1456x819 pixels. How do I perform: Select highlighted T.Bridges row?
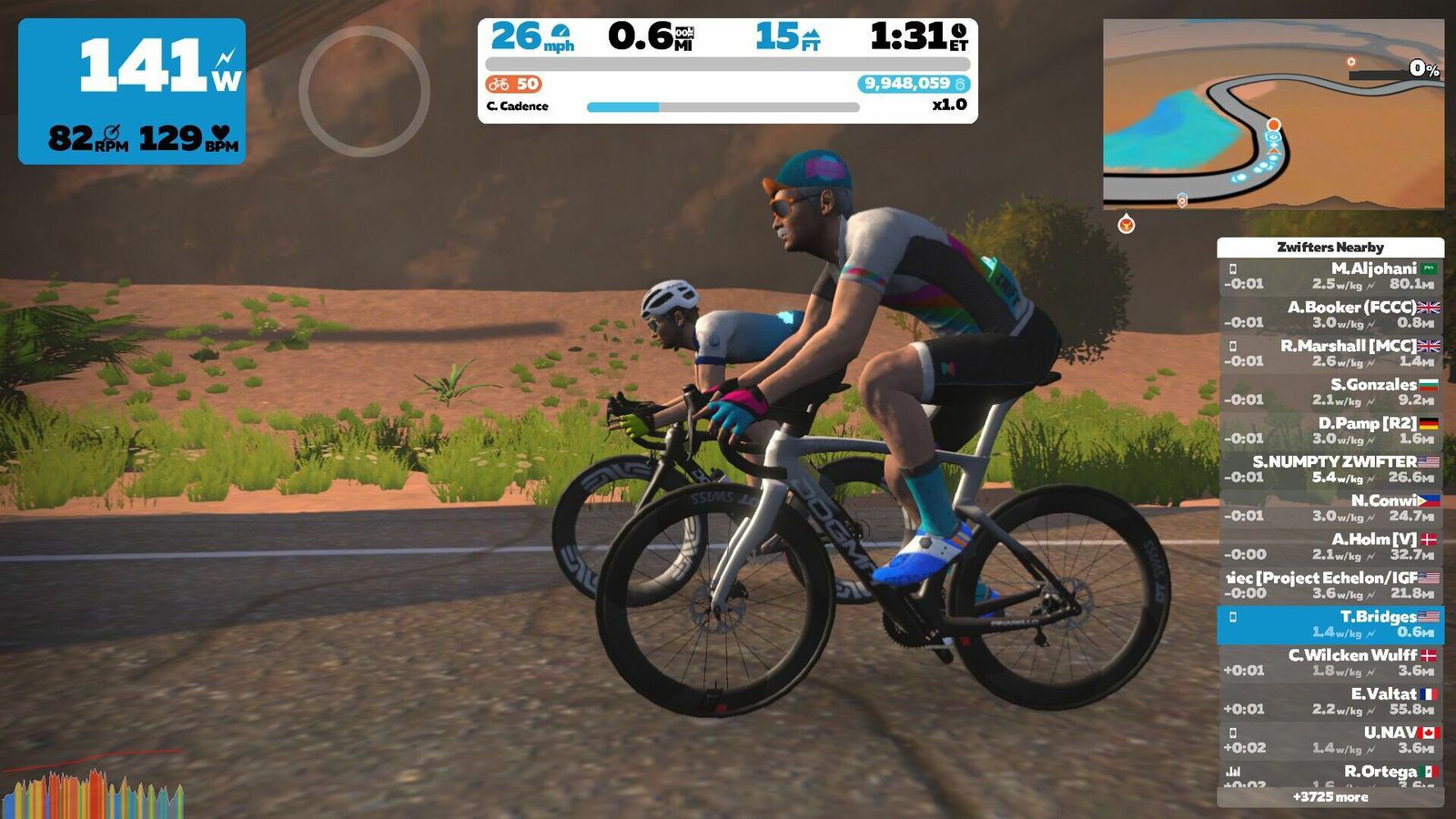tap(1330, 624)
